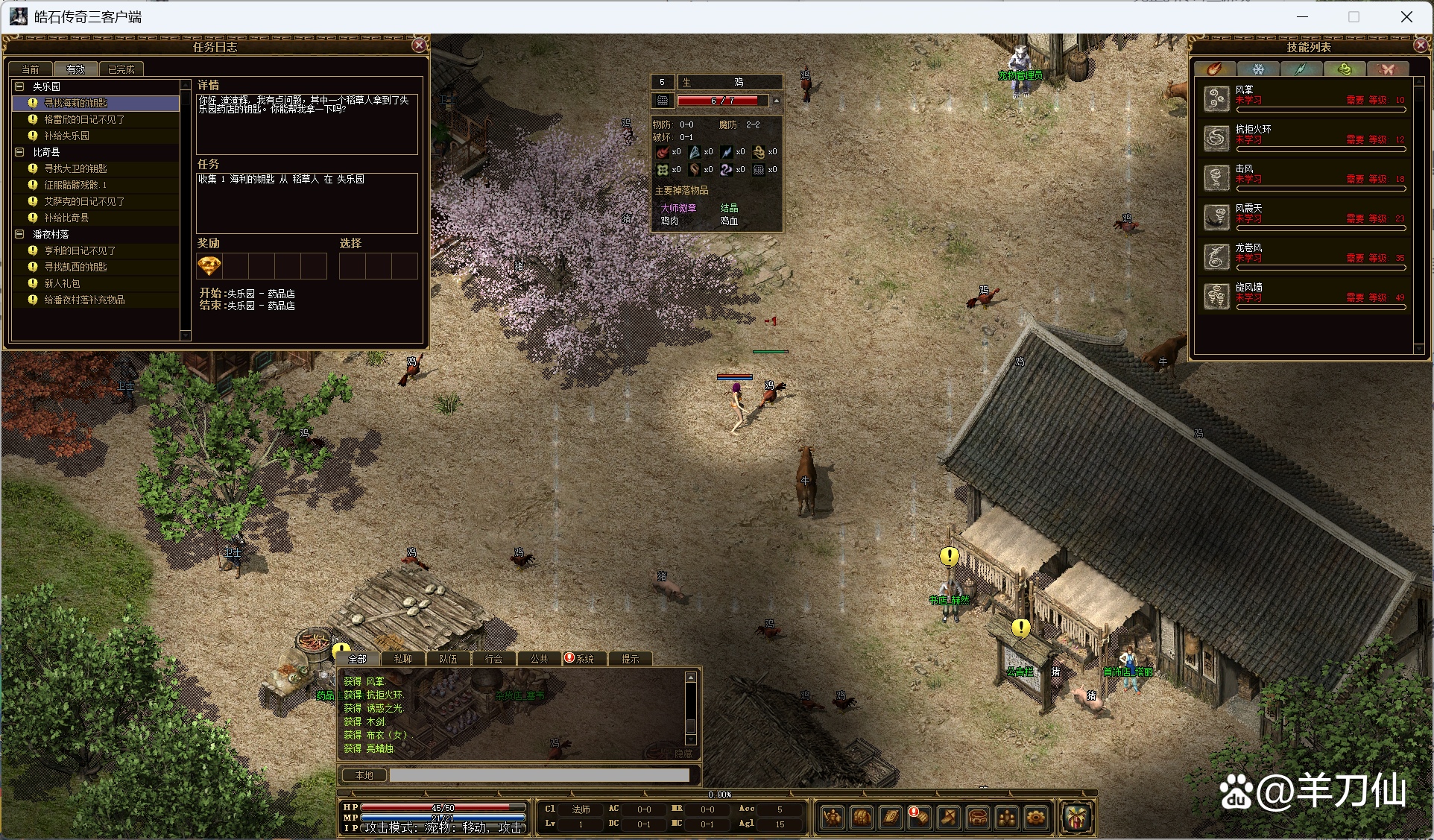Close the 任务日志 quest log window
The width and height of the screenshot is (1434, 840).
click(x=419, y=45)
